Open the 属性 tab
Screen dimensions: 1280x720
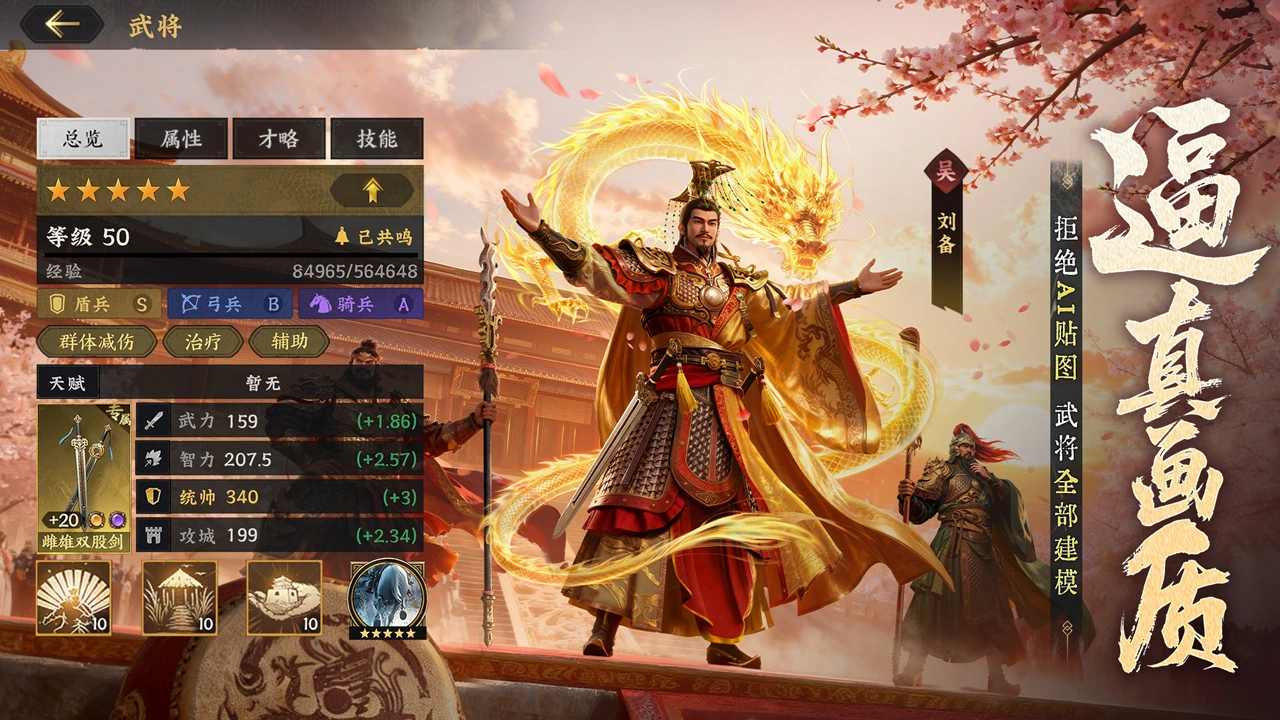181,139
